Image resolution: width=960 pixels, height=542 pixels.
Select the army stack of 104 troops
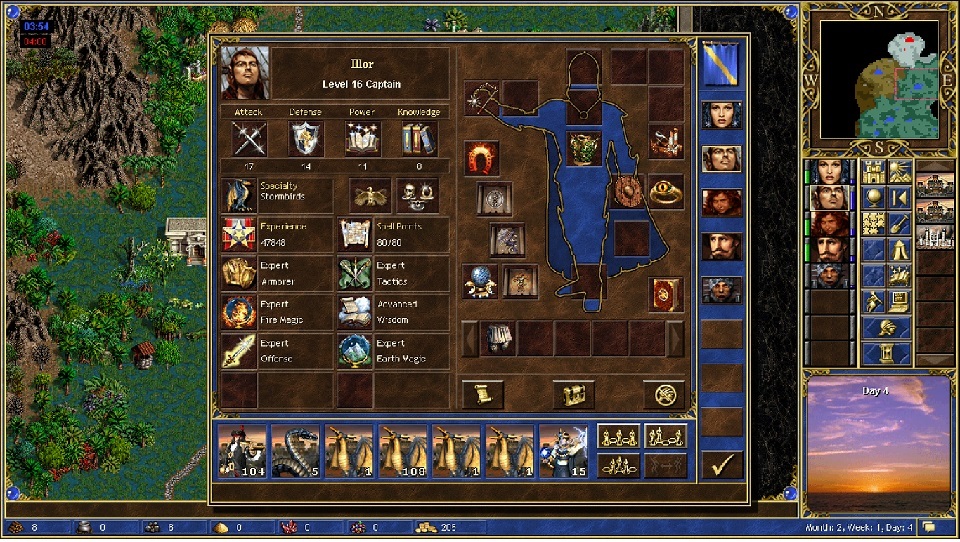pos(242,450)
